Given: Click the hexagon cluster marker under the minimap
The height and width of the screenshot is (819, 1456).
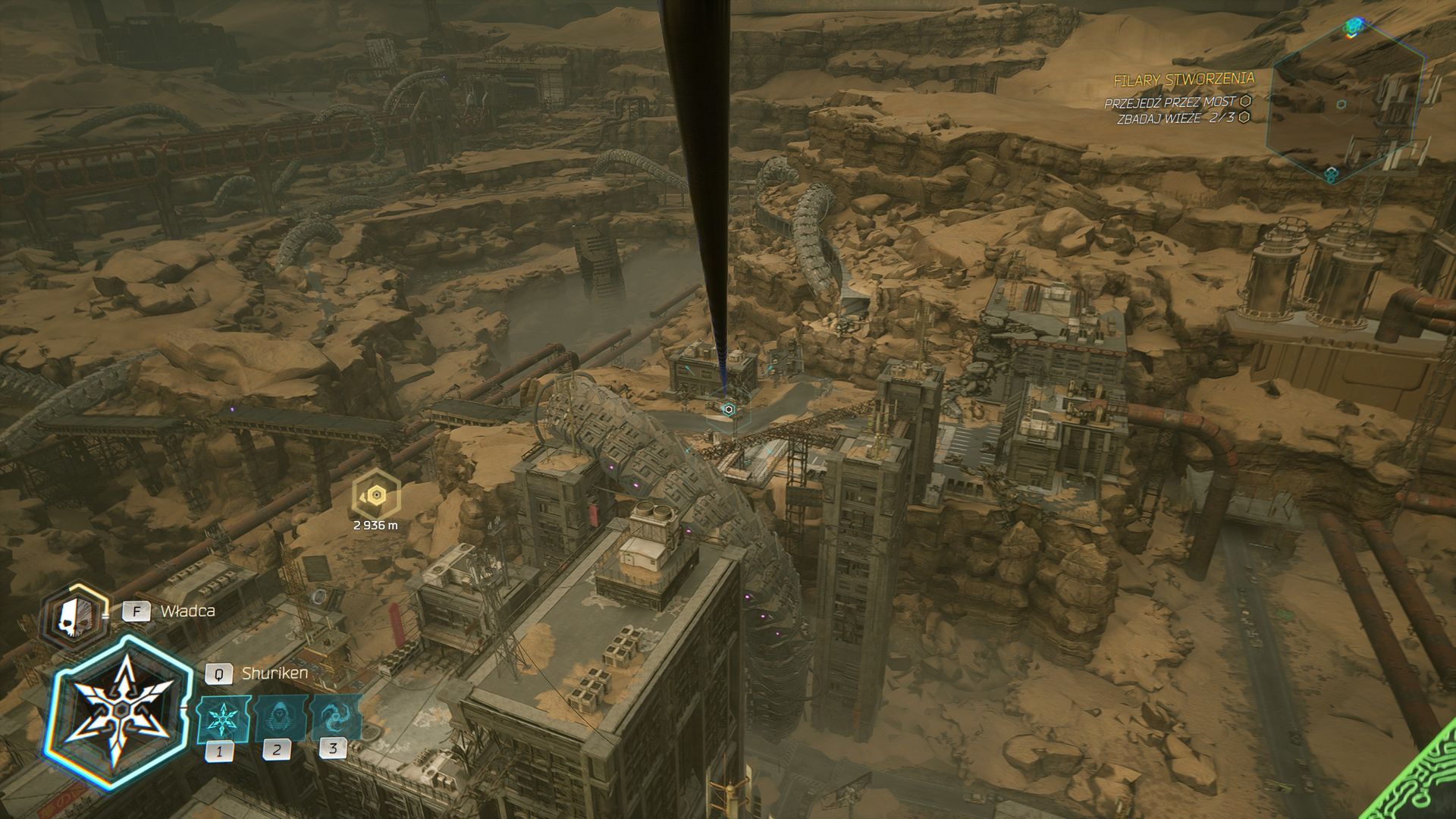Looking at the screenshot, I should coord(1331,175).
